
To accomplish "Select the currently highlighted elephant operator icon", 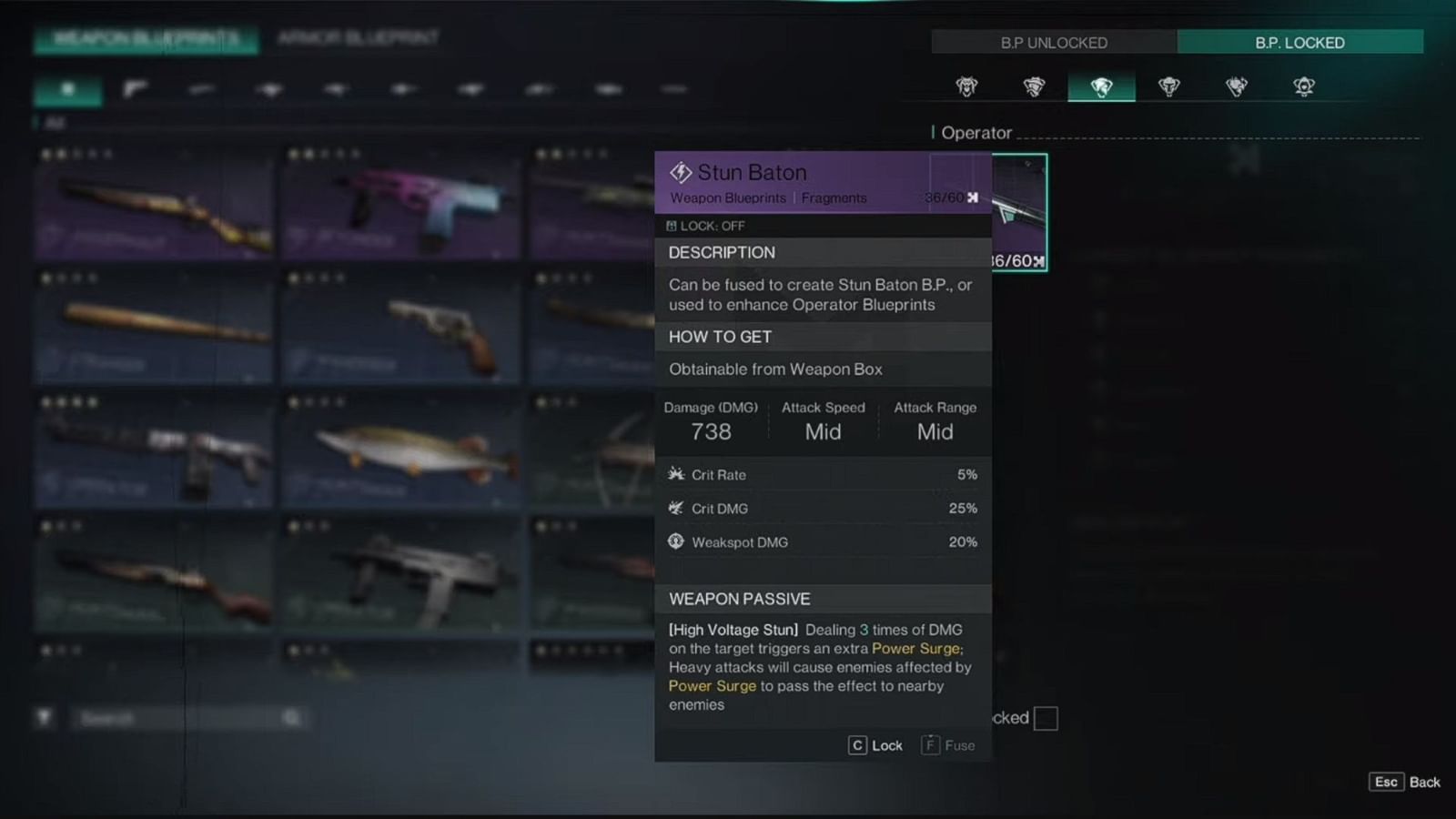I will click(1102, 87).
